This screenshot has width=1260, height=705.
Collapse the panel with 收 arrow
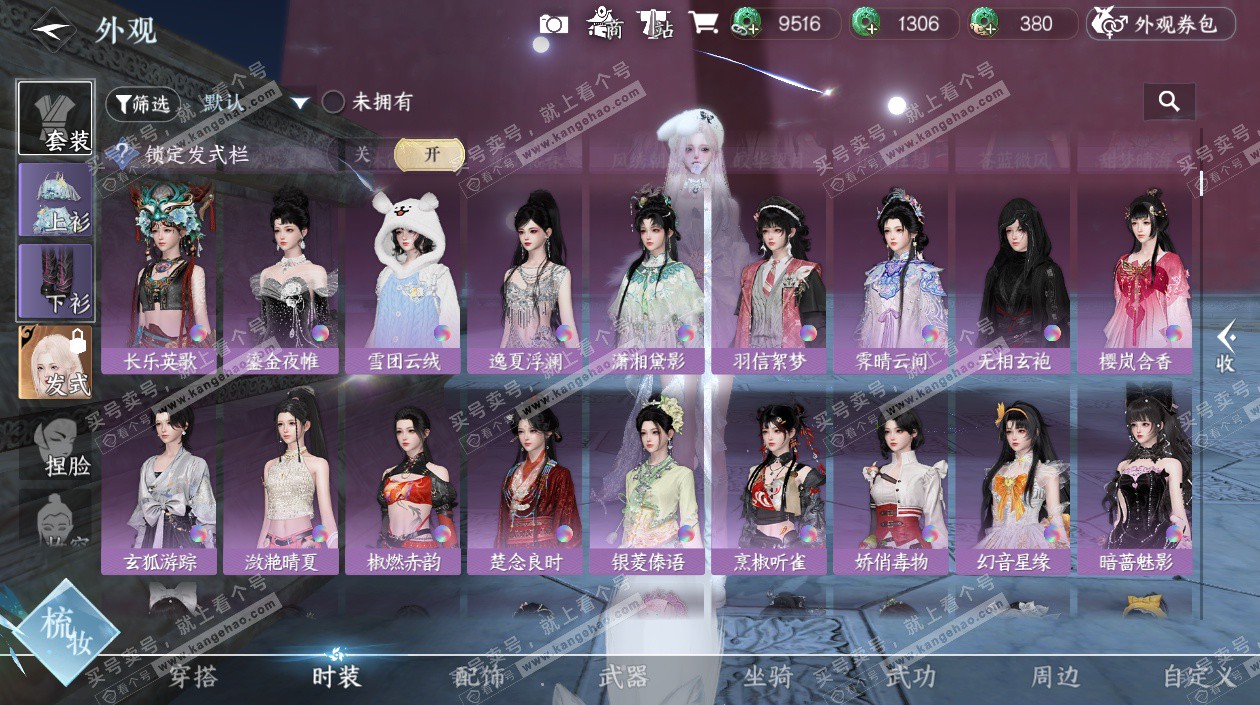click(x=1225, y=346)
